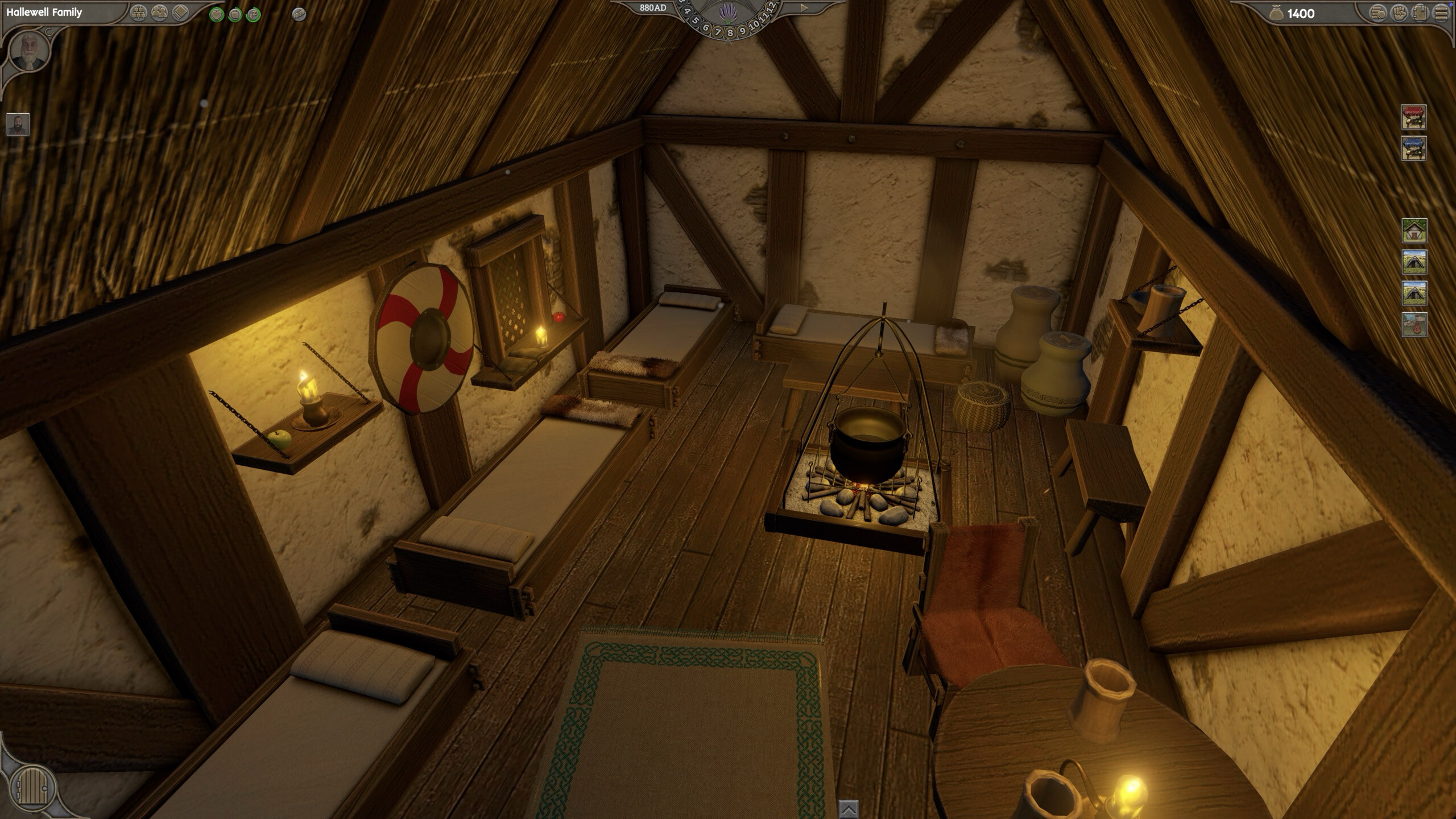1456x819 pixels.
Task: Click the door icon at bottom left
Action: (32, 787)
